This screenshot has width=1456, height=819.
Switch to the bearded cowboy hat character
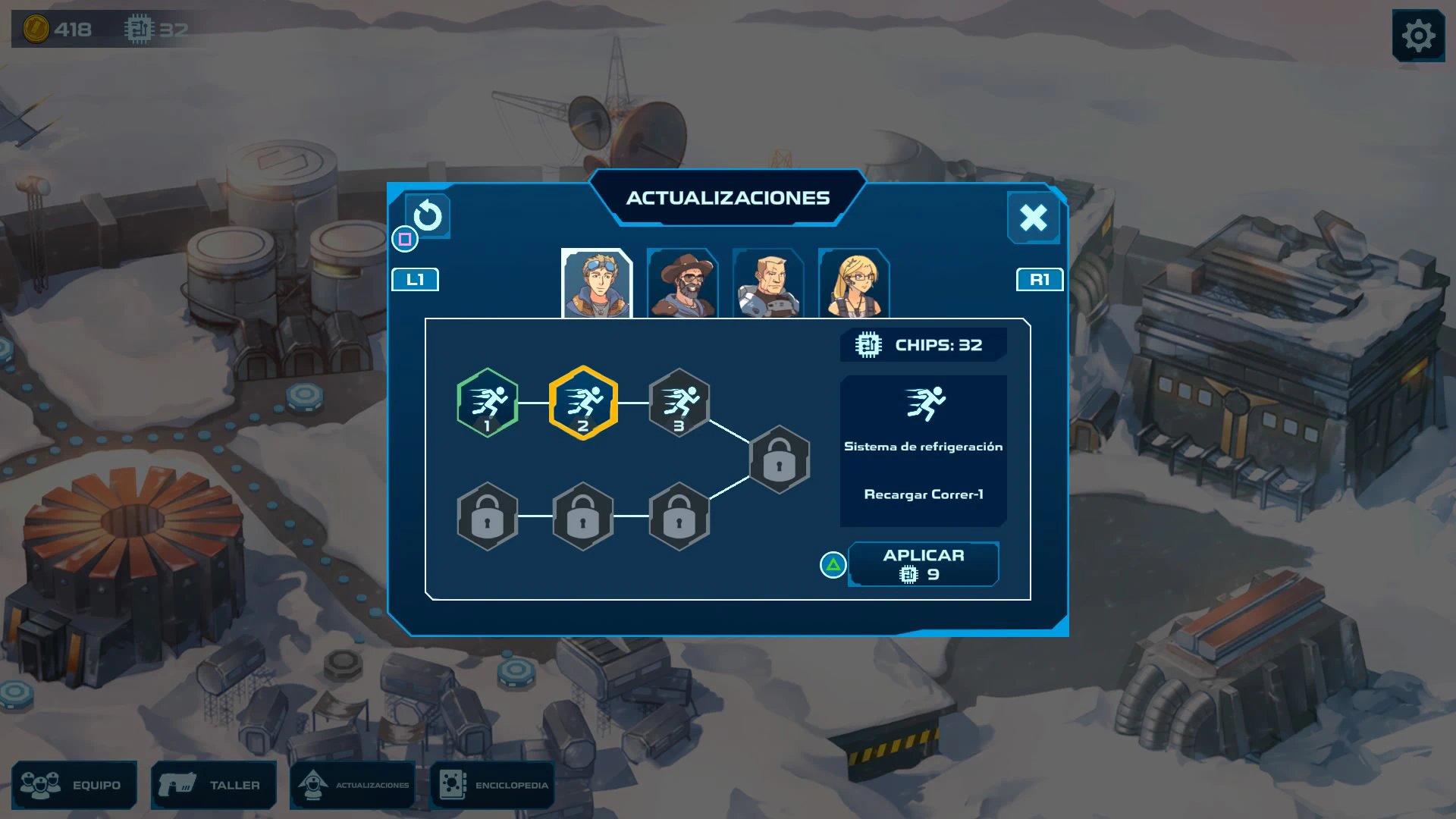[x=682, y=284]
